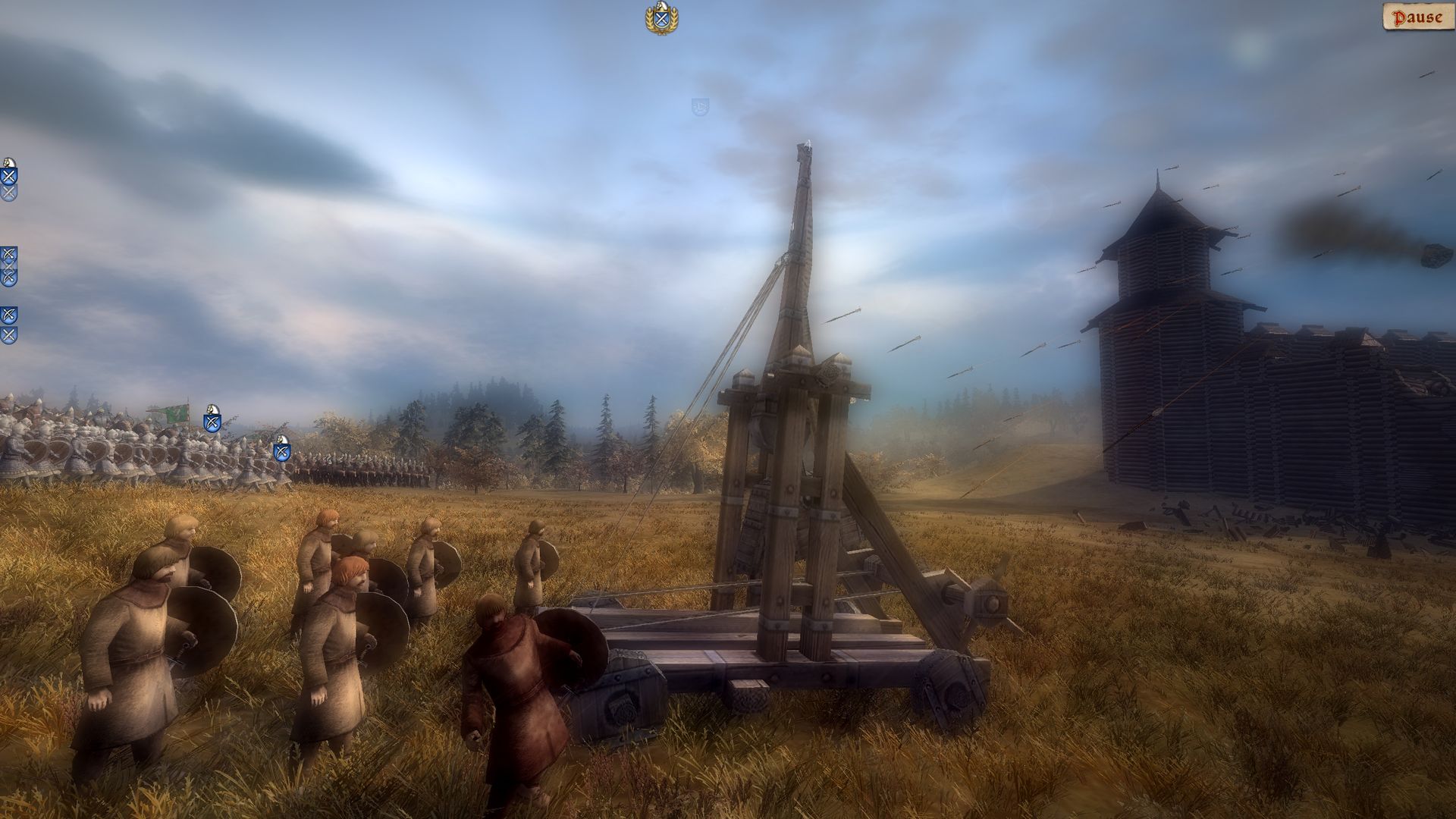Click the Pause button
Viewport: 1456px width, 819px height.
1420,16
